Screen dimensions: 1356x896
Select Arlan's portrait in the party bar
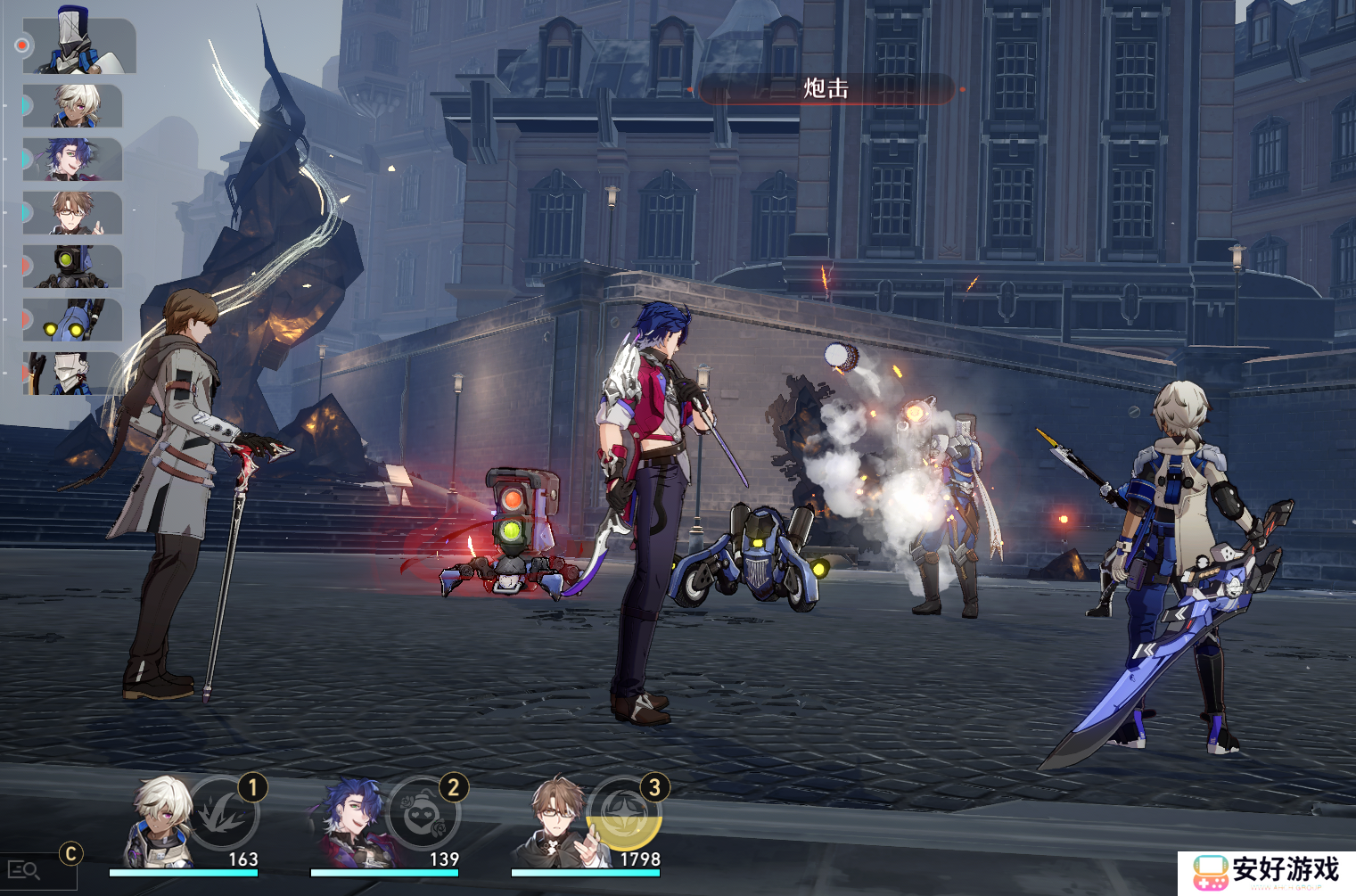[x=160, y=822]
